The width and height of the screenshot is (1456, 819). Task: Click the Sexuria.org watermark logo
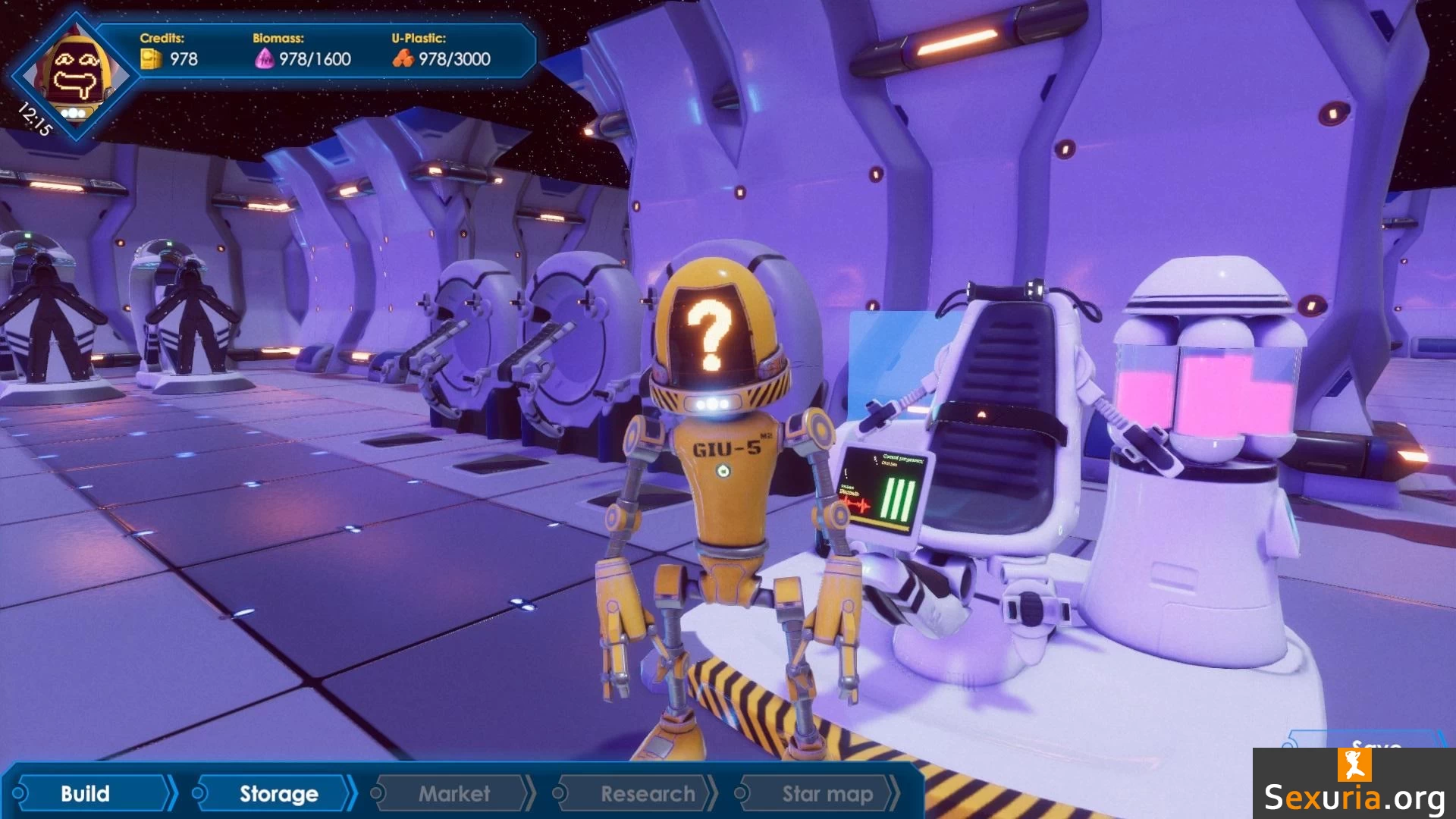click(1354, 784)
